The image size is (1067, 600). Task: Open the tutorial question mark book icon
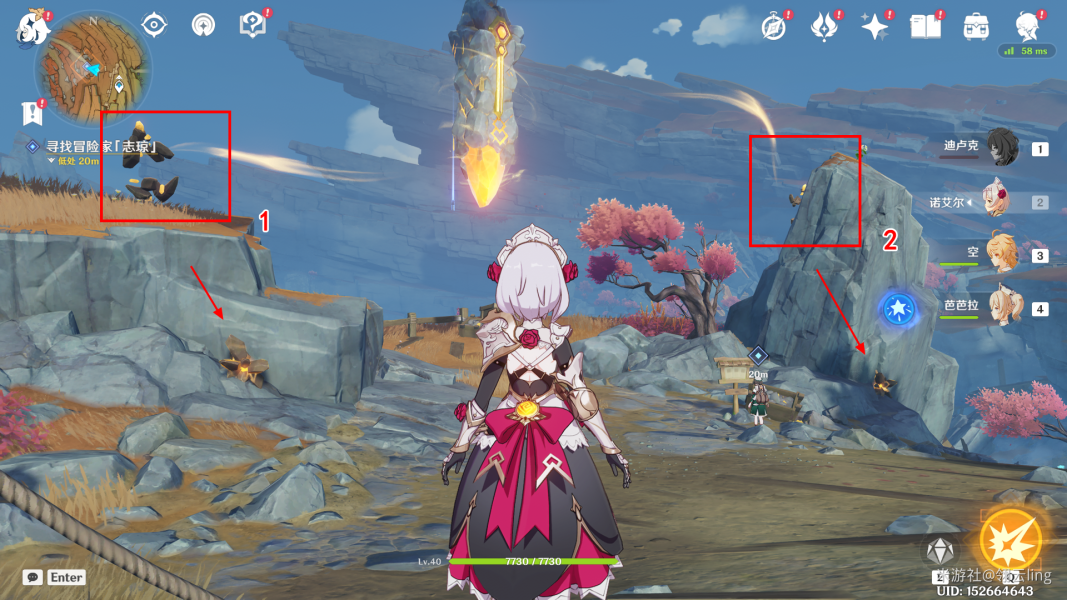[x=253, y=25]
